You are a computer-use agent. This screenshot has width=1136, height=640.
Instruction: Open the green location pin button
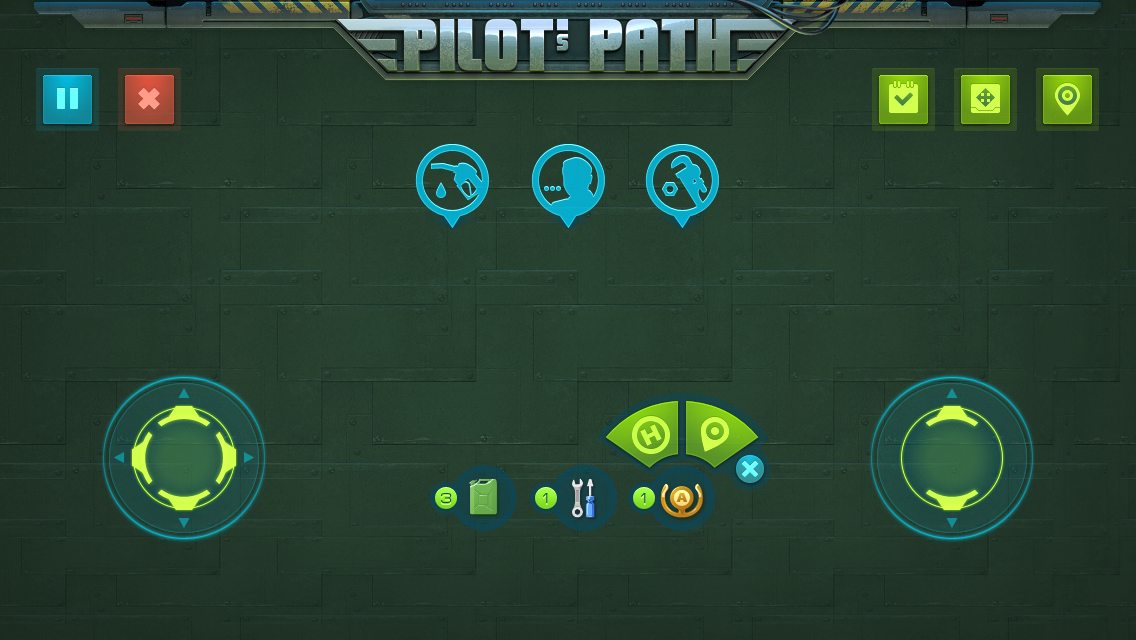[1067, 99]
